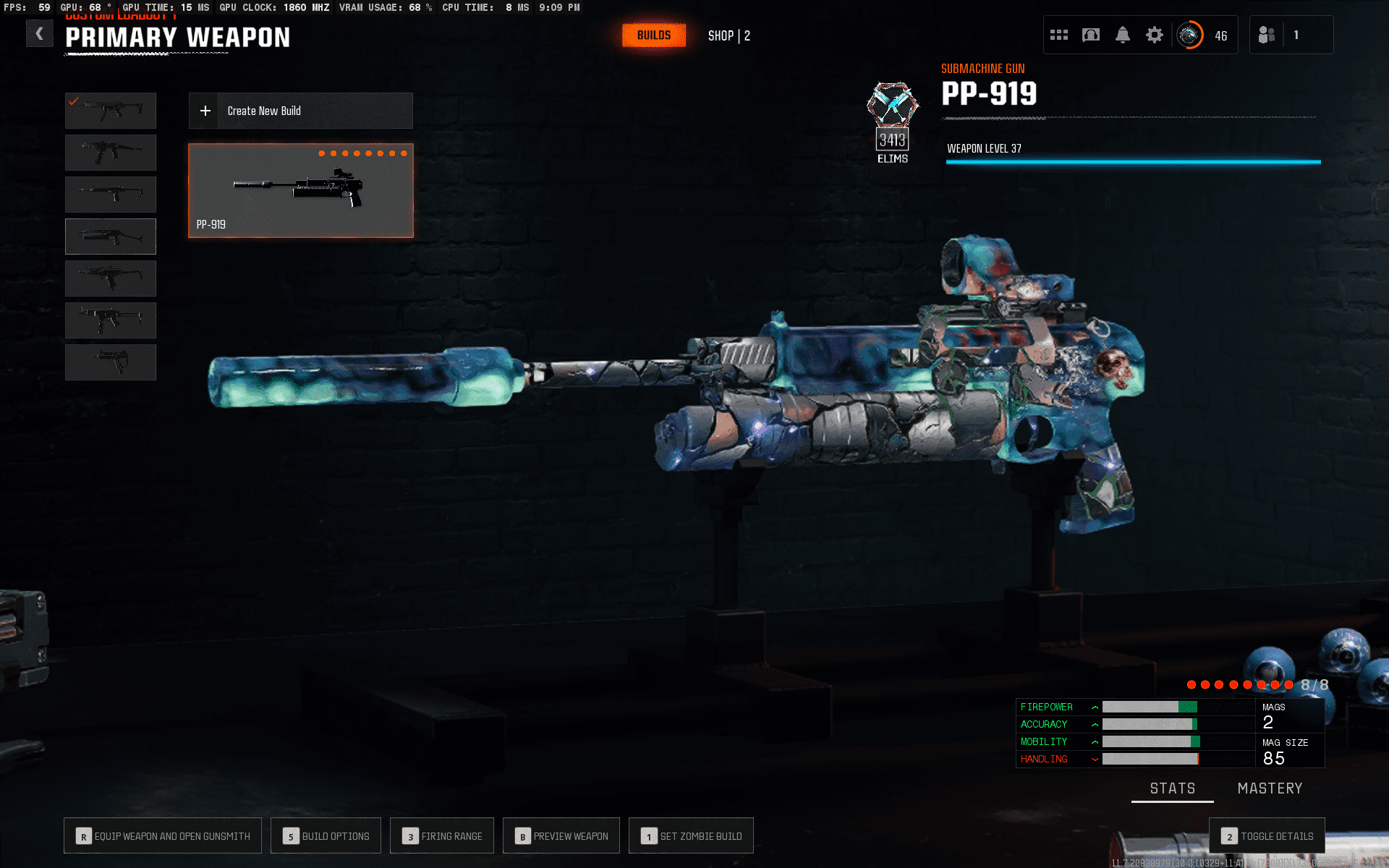Image resolution: width=1389 pixels, height=868 pixels.
Task: Go back with the arrow button
Action: 40,34
